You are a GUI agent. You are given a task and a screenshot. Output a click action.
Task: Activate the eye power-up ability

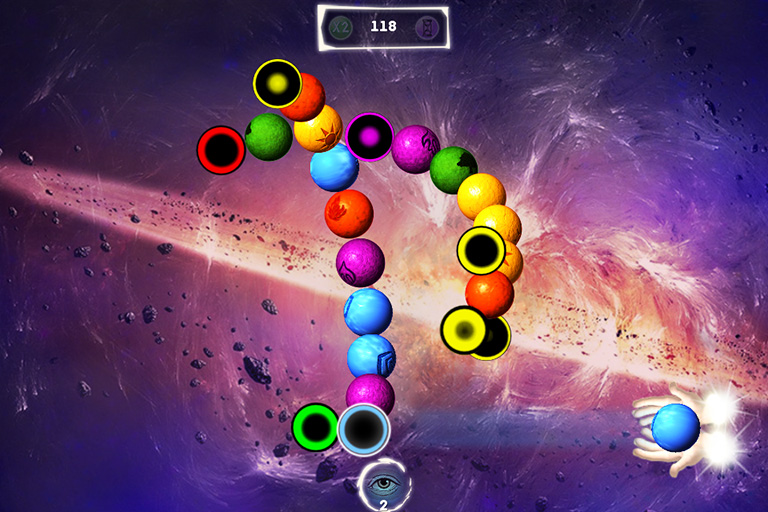(383, 485)
